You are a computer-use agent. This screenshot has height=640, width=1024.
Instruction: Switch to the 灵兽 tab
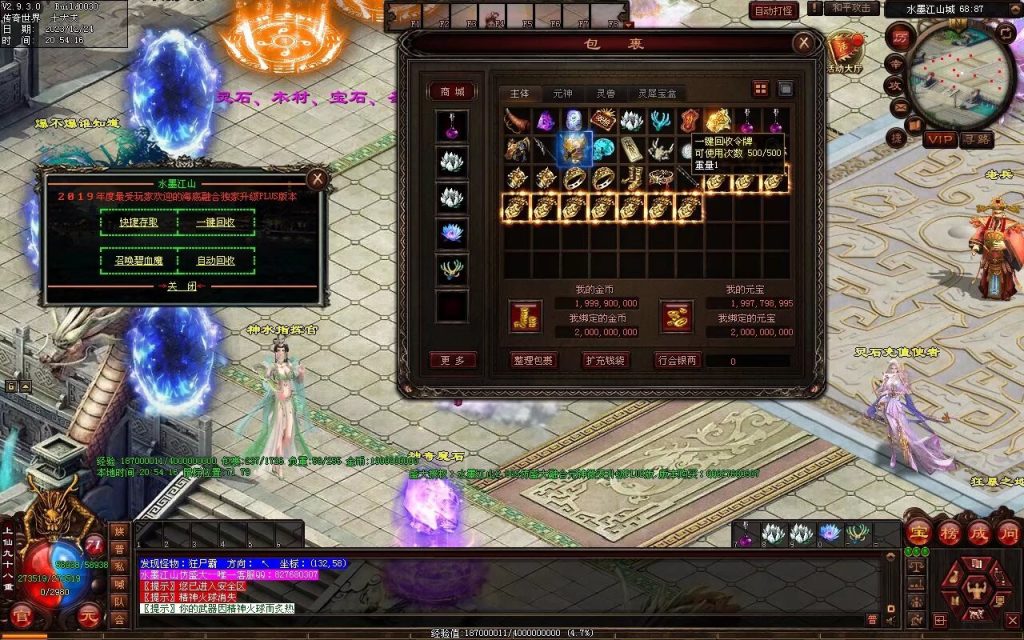point(607,93)
